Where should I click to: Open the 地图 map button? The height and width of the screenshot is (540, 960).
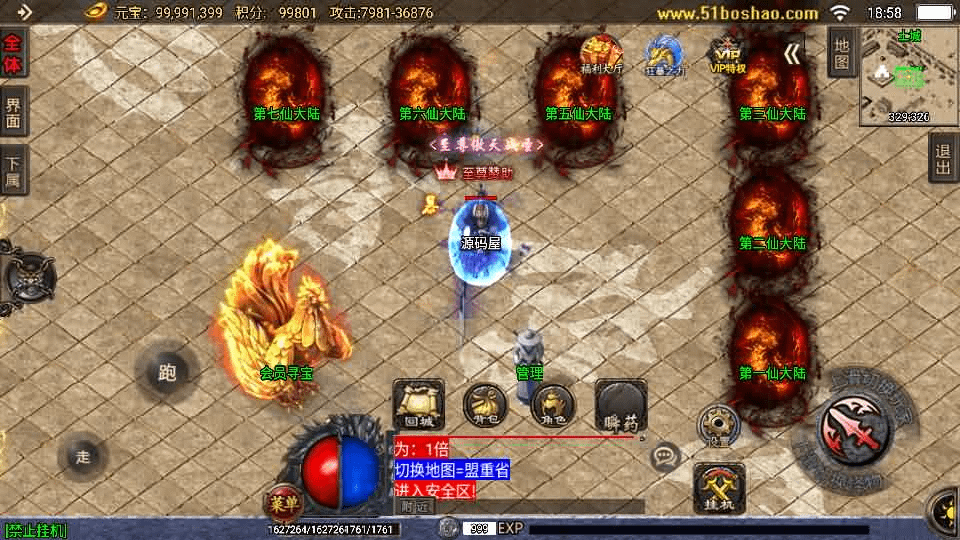(842, 53)
